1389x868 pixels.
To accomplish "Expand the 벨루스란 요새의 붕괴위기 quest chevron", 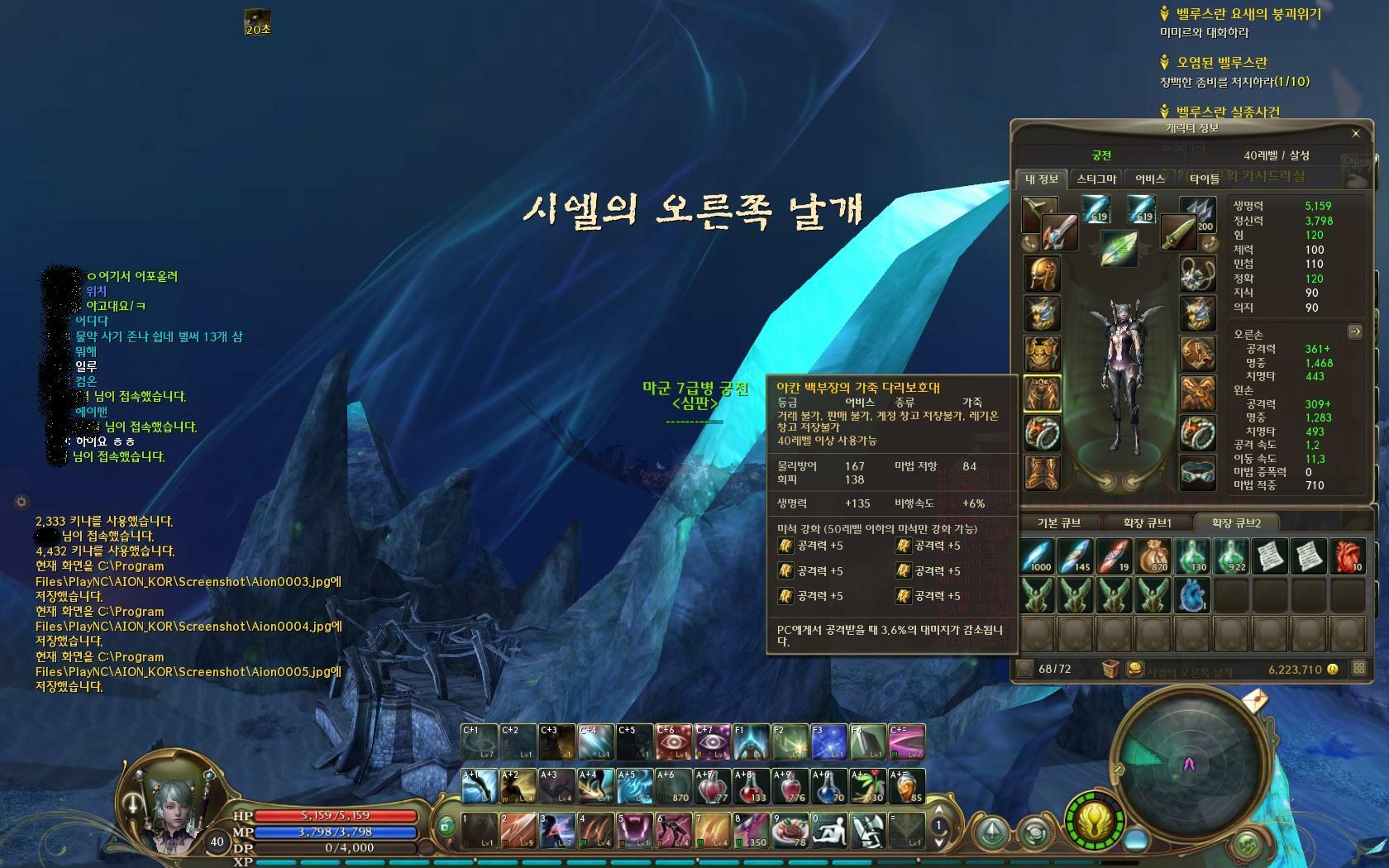I will click(1164, 14).
